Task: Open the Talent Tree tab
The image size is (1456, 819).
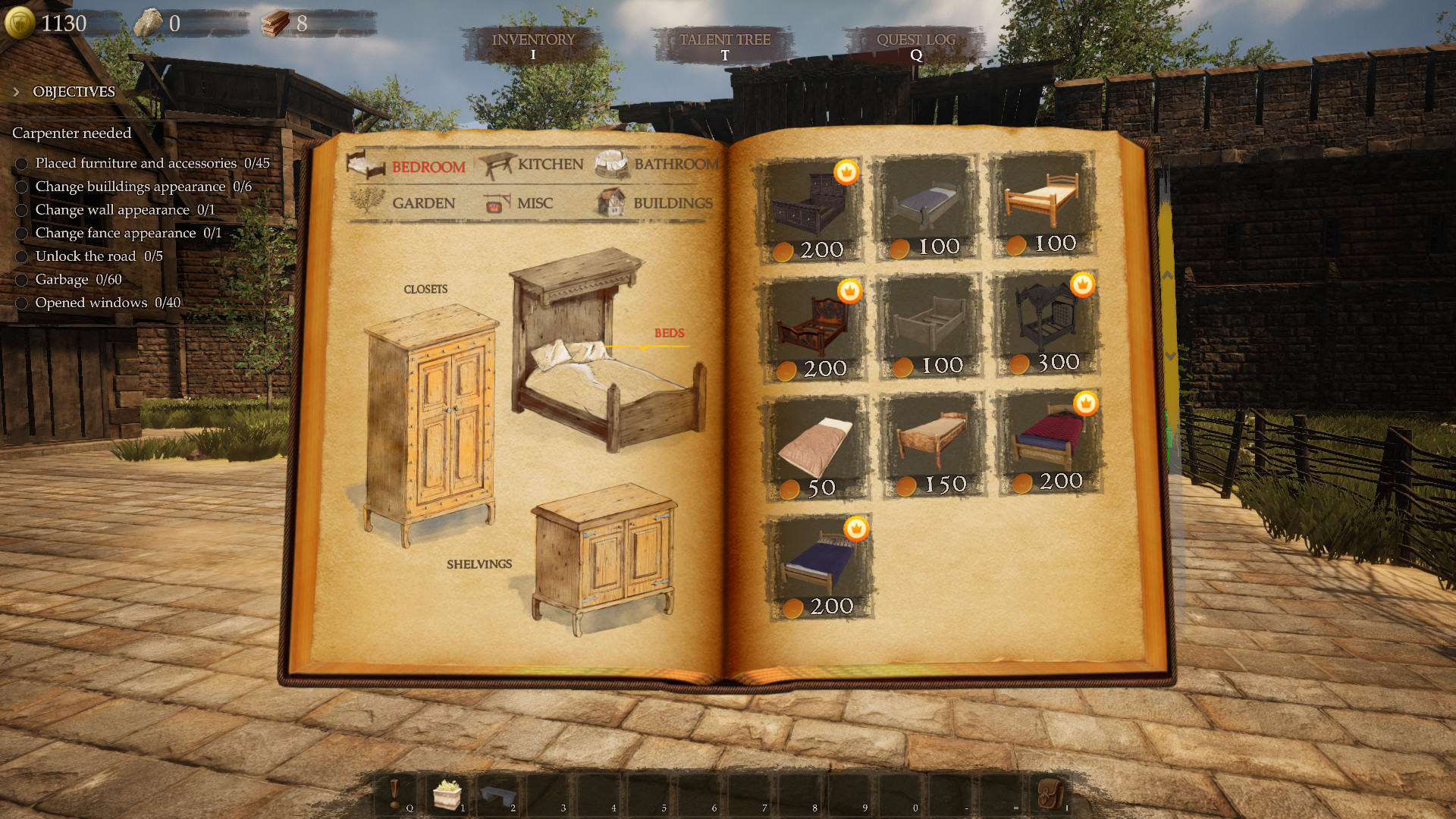Action: [725, 40]
